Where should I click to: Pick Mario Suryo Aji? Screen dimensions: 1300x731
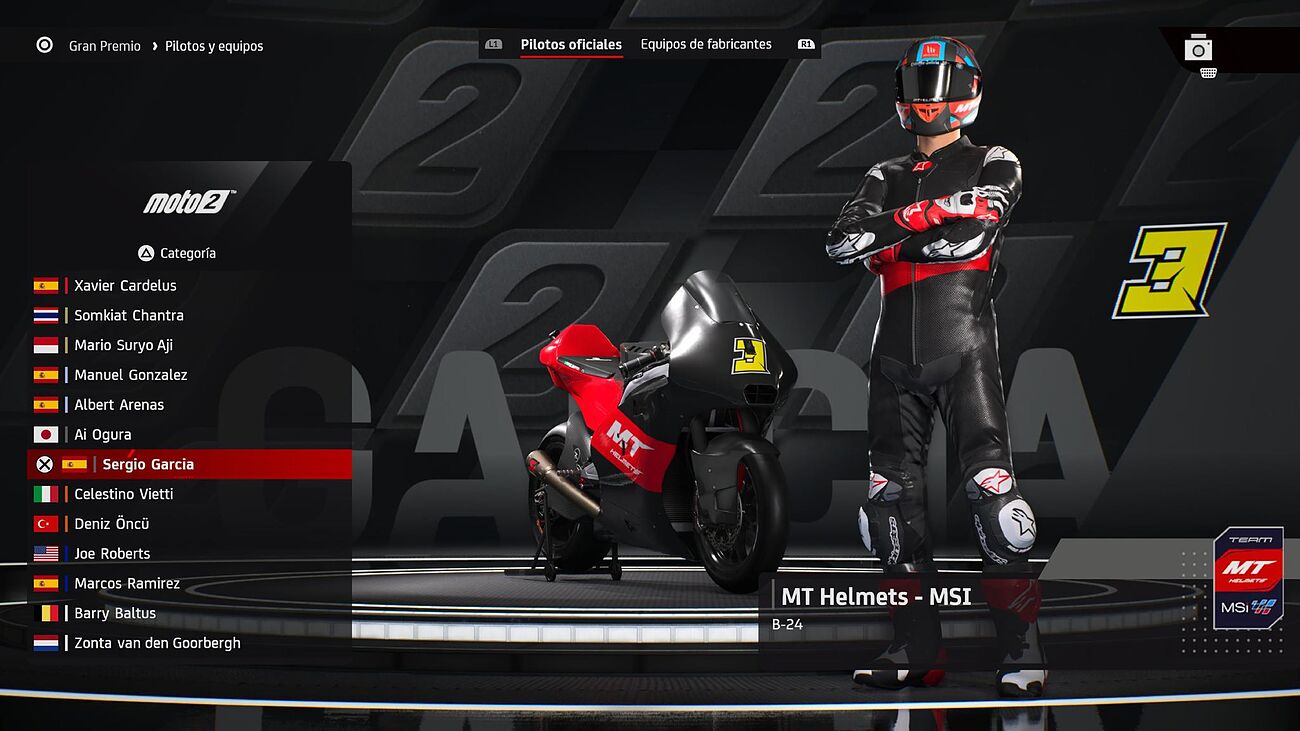123,346
